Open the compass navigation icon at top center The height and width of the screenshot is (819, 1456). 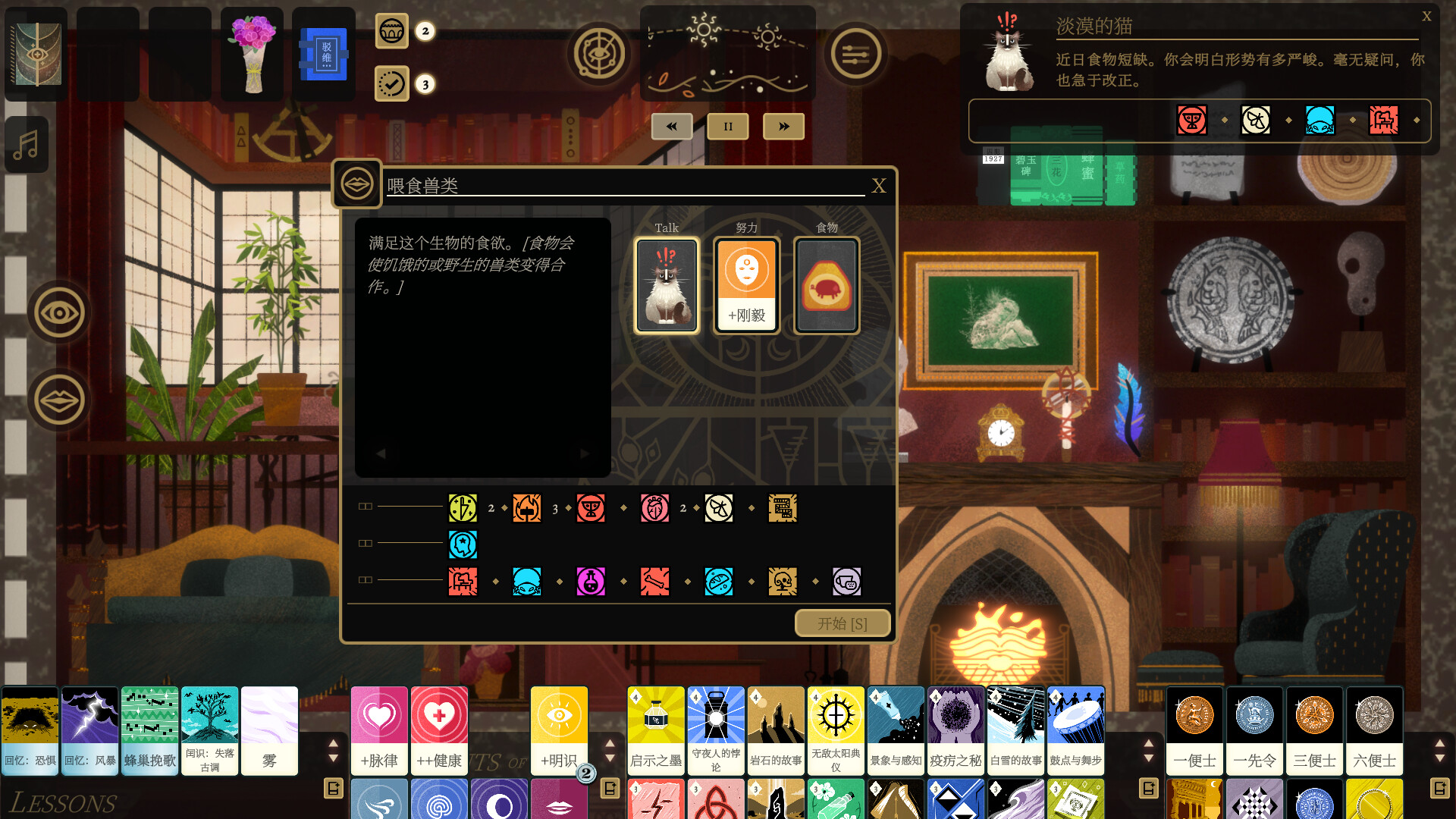pos(598,54)
